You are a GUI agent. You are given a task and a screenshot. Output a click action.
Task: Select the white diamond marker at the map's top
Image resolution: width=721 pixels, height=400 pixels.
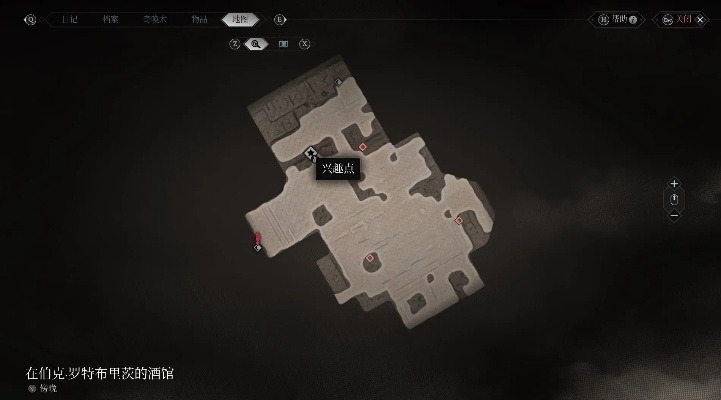coord(339,81)
